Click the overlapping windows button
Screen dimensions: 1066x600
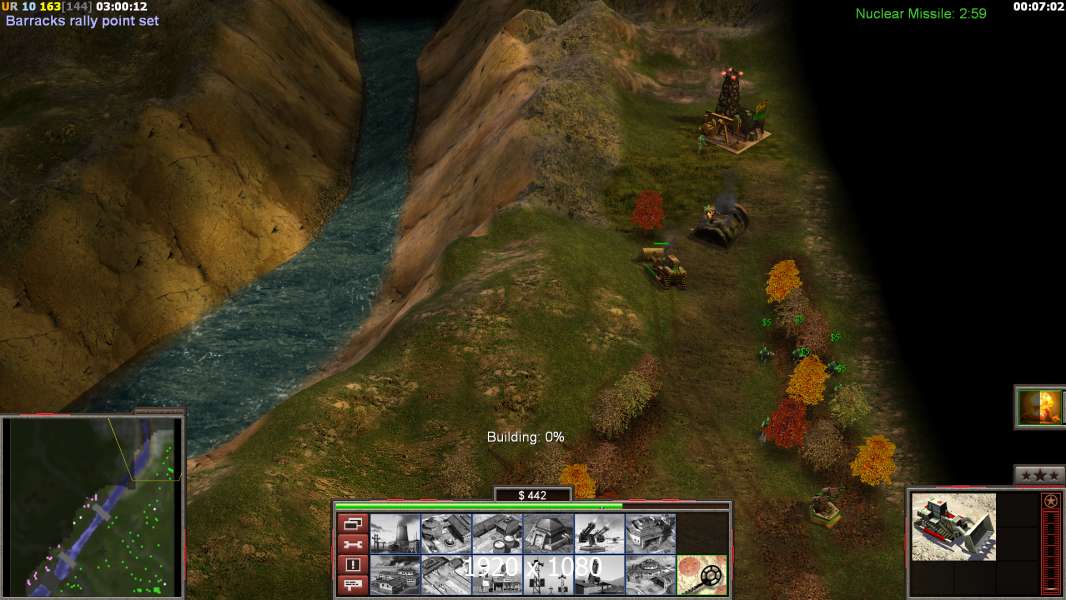point(352,523)
